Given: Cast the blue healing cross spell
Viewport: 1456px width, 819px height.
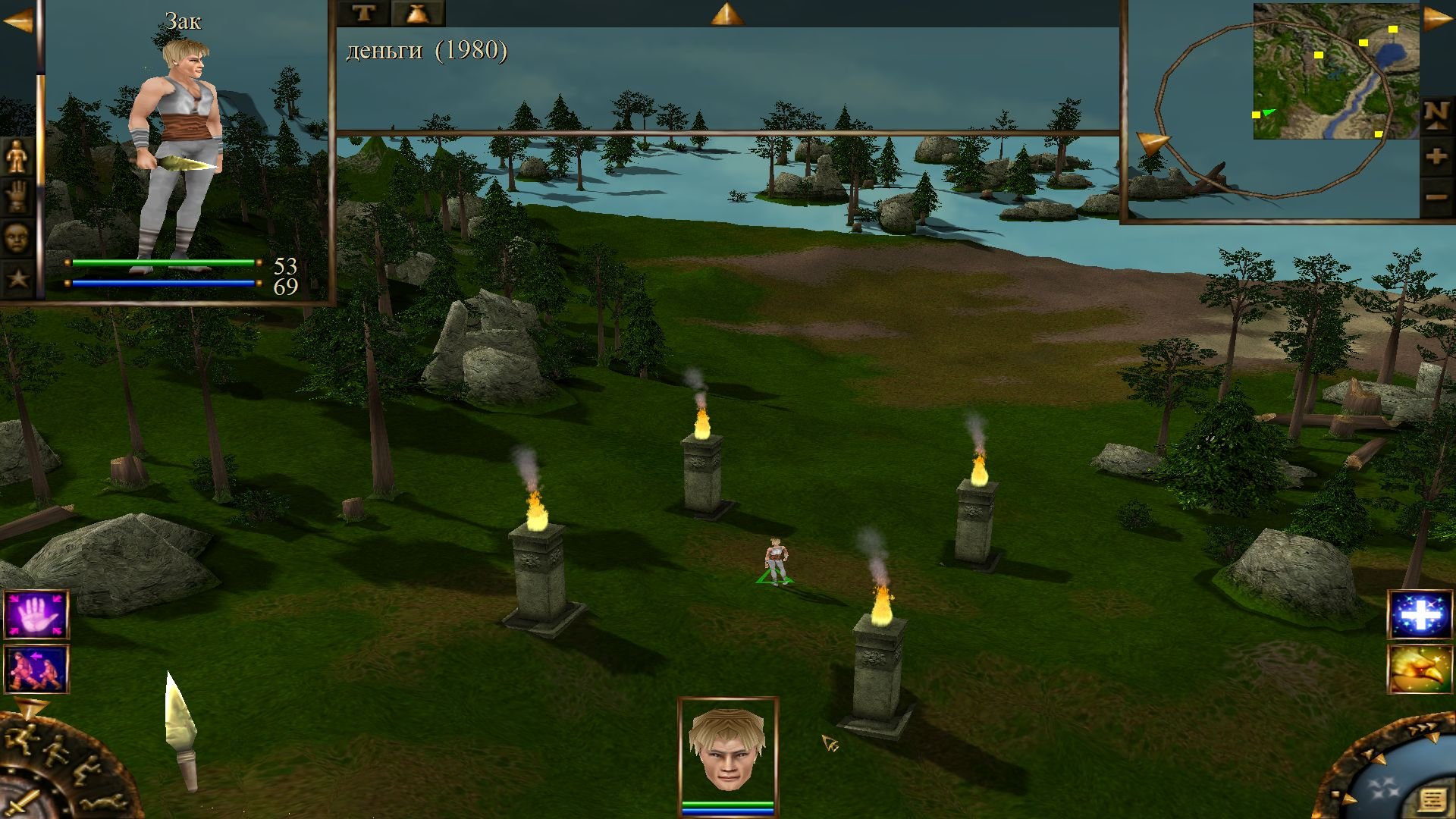Looking at the screenshot, I should coord(1420,614).
